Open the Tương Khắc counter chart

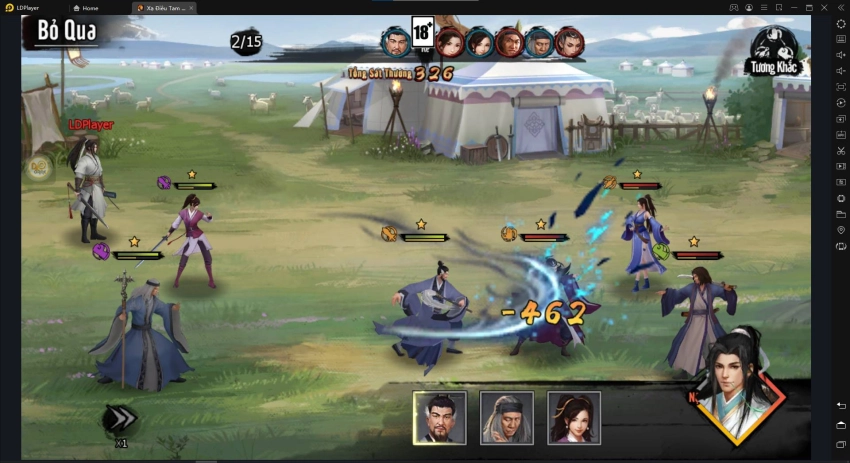777,50
